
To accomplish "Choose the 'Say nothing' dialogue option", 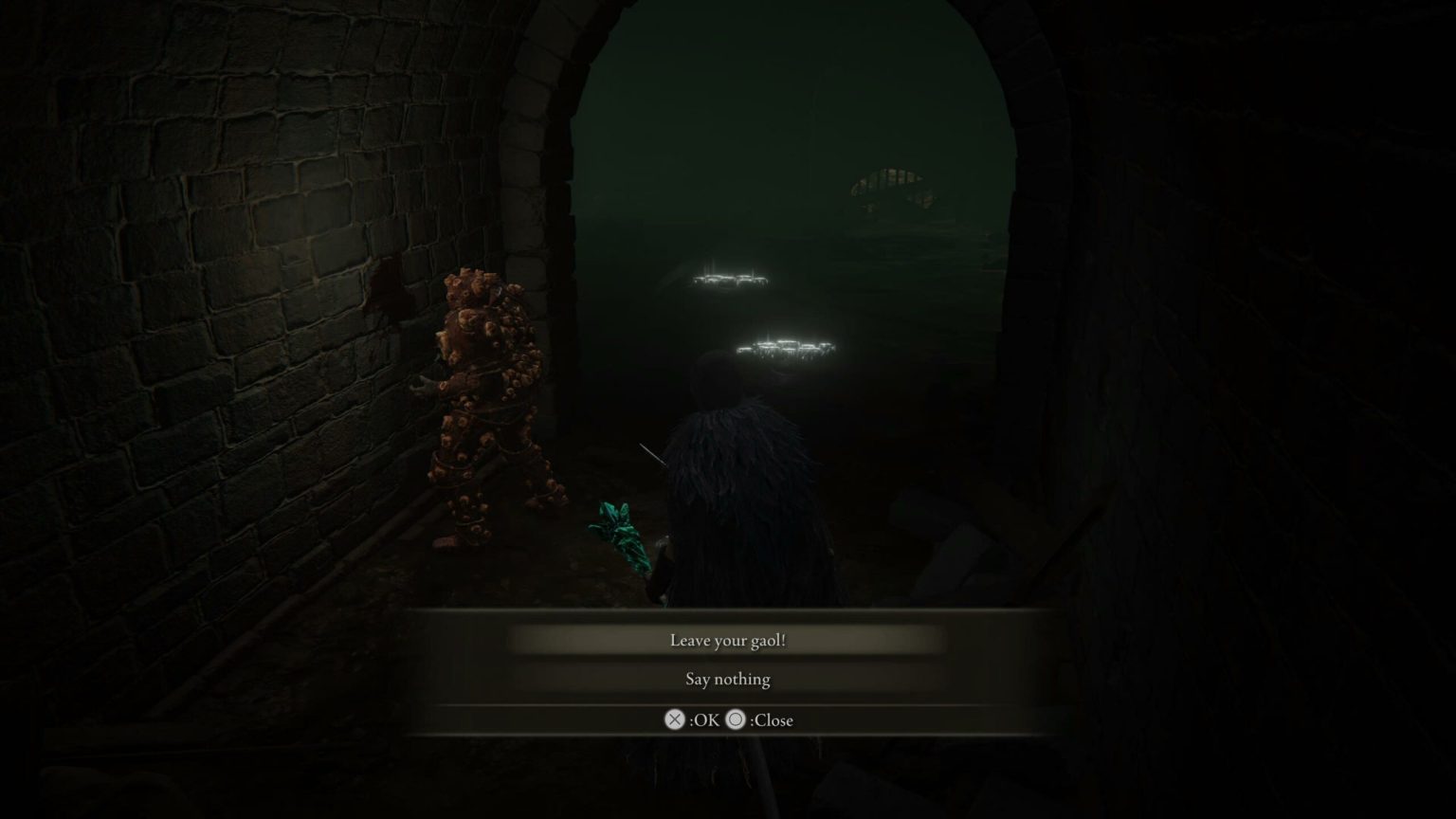I will click(x=727, y=679).
